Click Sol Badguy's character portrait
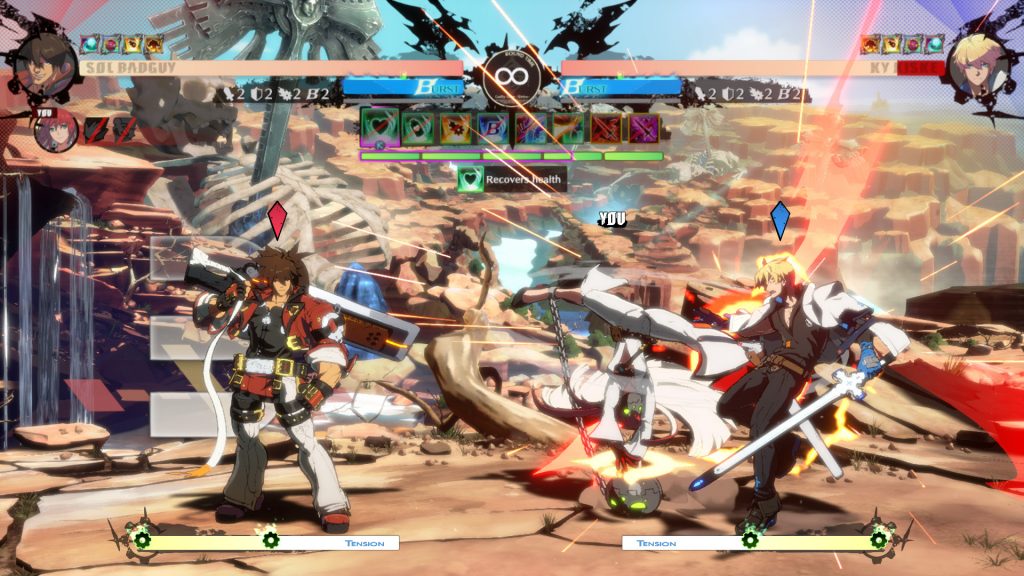1024x576 pixels. 42,59
